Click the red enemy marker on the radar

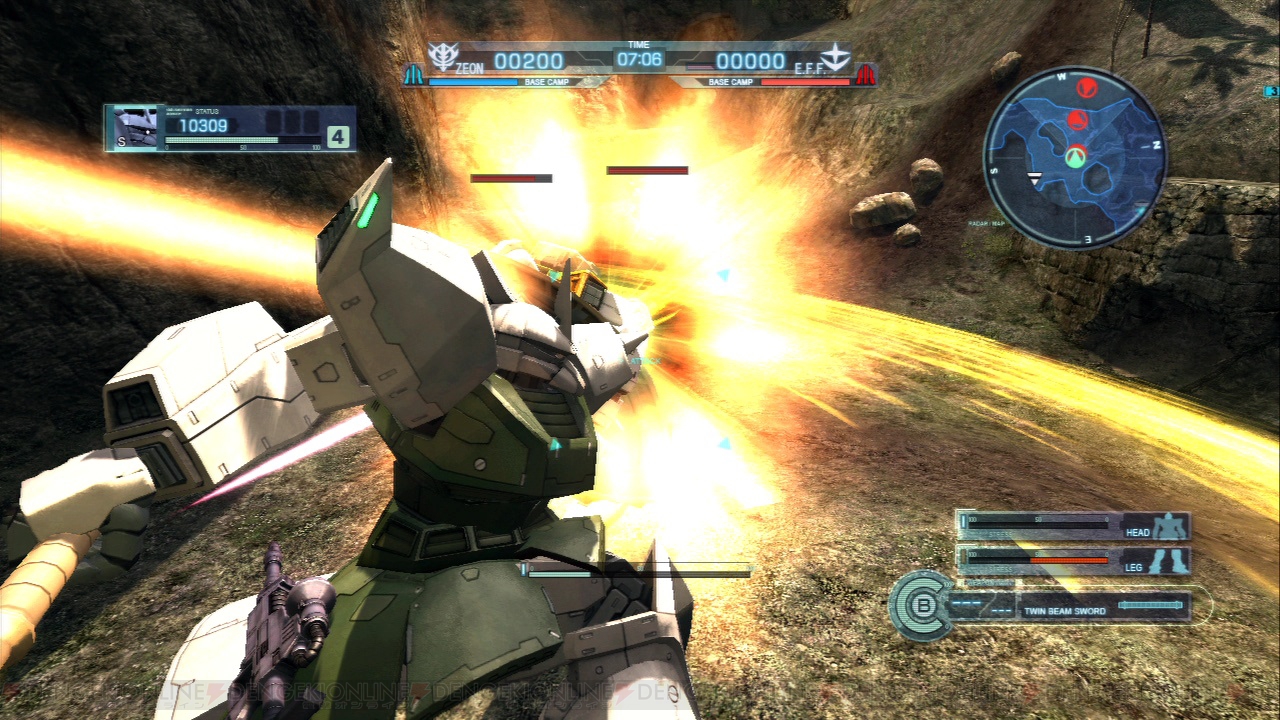pyautogui.click(x=1086, y=87)
